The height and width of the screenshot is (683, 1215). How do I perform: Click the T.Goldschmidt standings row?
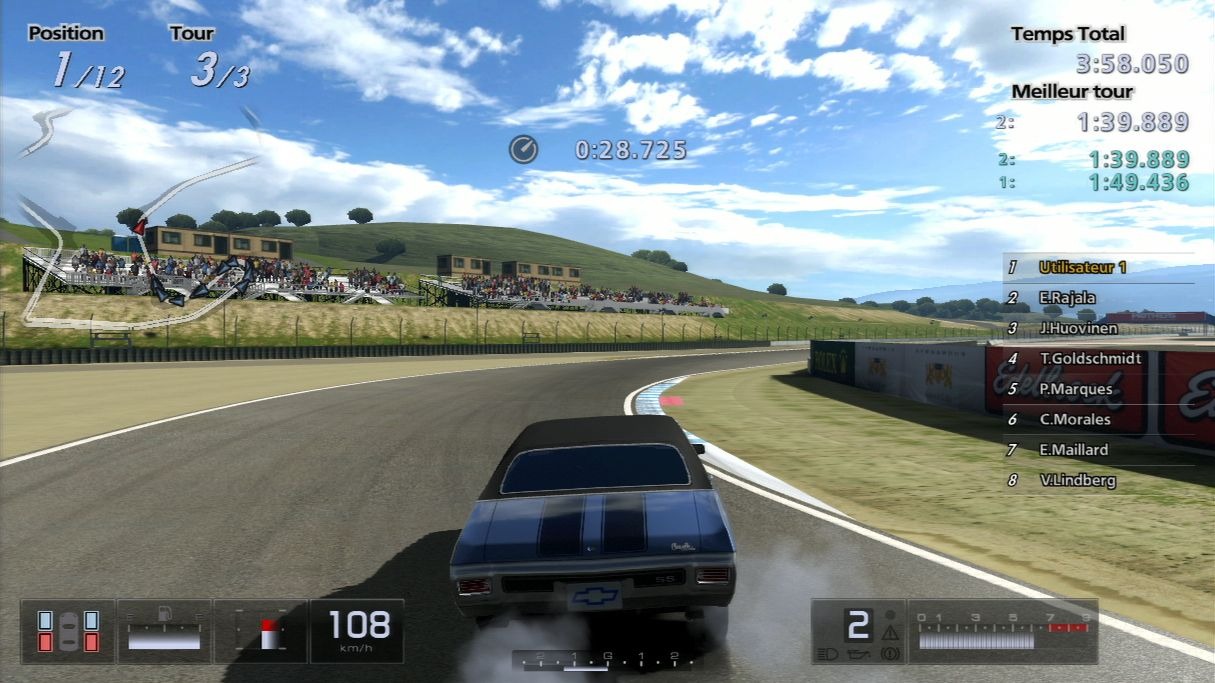(x=1088, y=358)
